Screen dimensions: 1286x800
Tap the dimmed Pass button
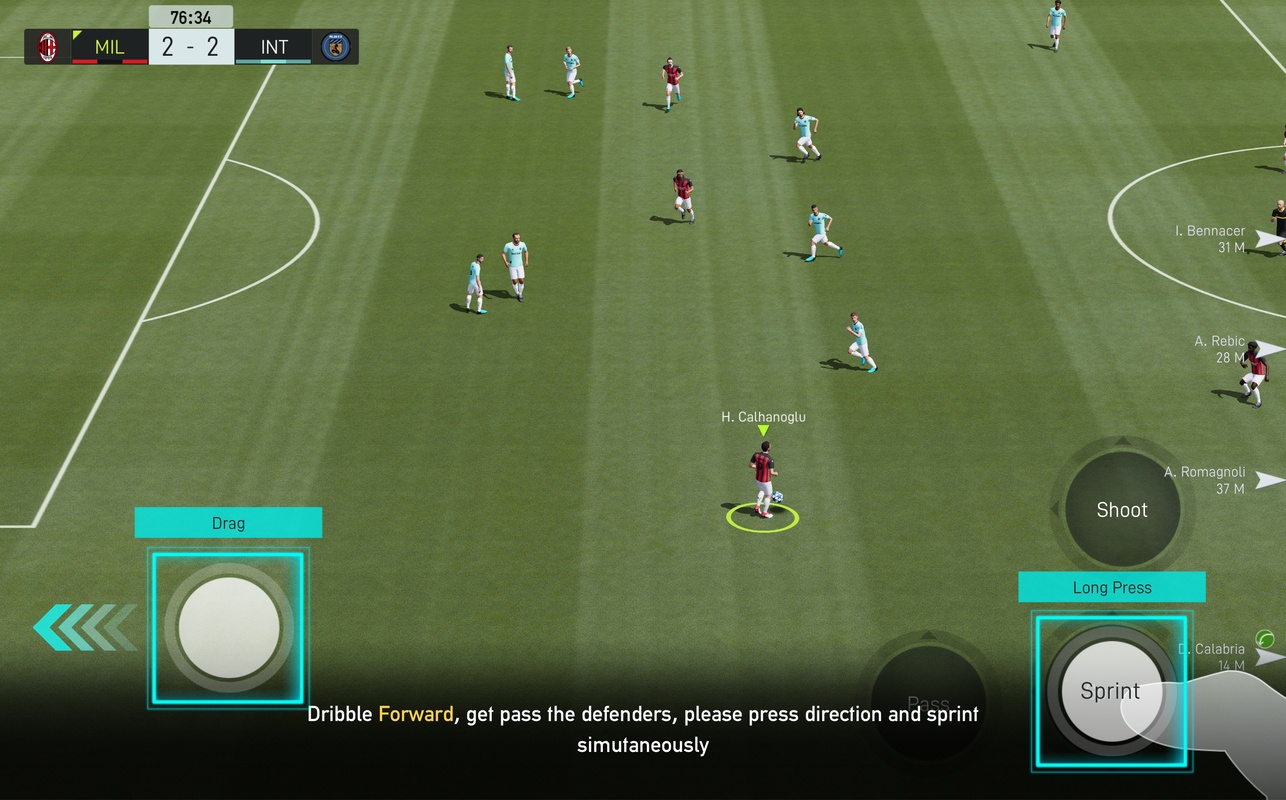(x=928, y=700)
